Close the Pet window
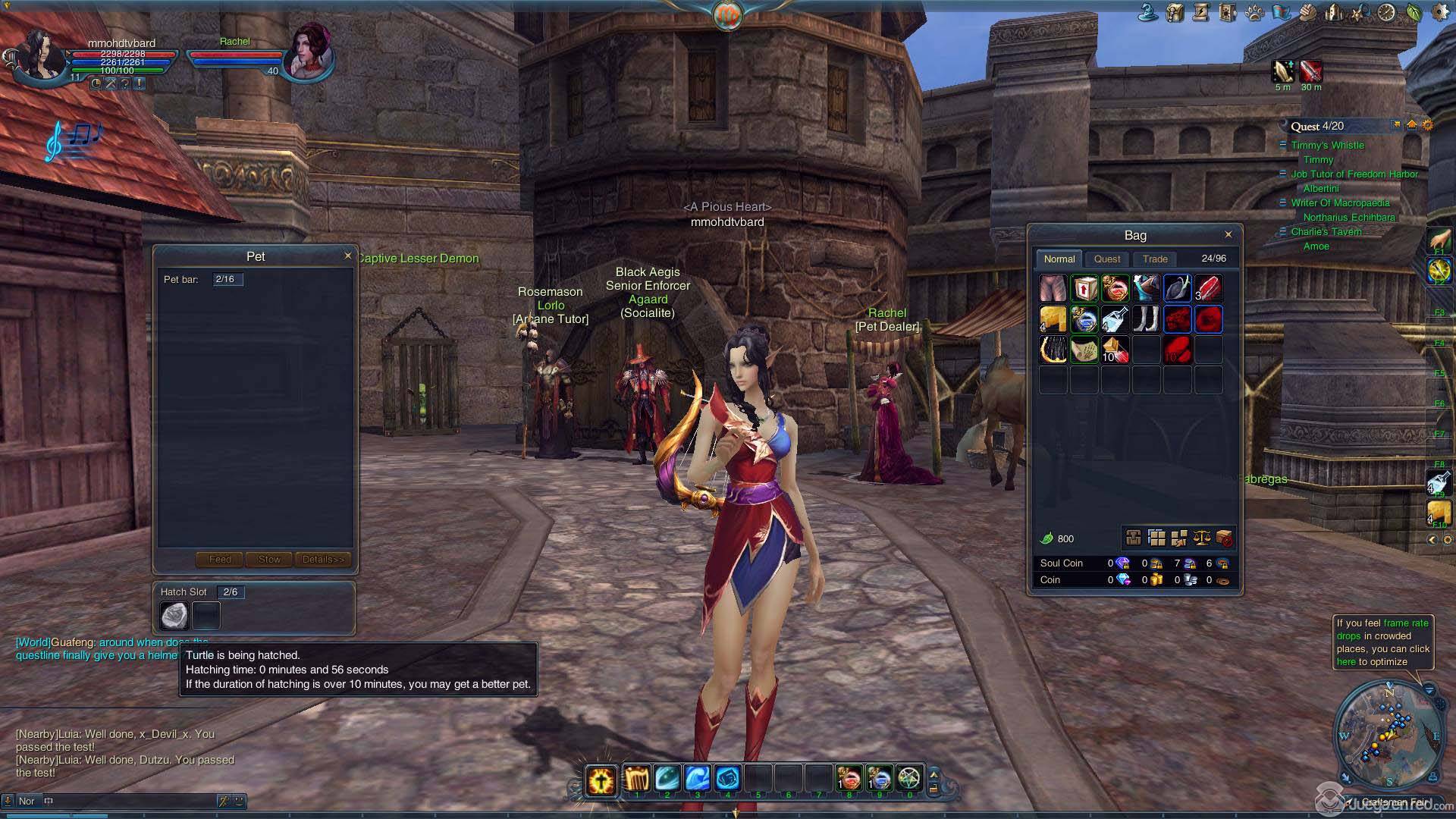This screenshot has height=819, width=1456. [x=348, y=256]
